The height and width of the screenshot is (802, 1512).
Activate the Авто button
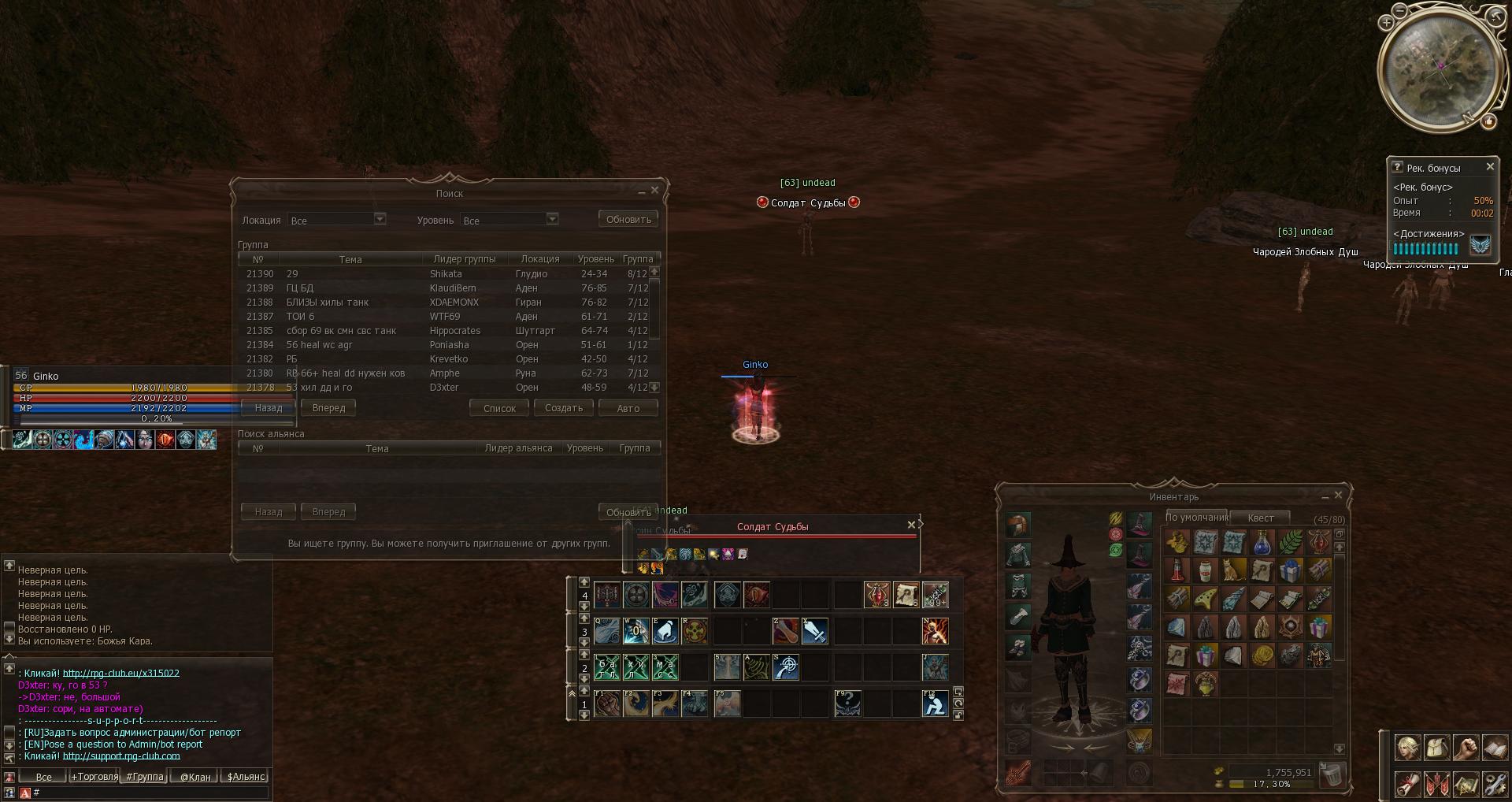point(628,408)
